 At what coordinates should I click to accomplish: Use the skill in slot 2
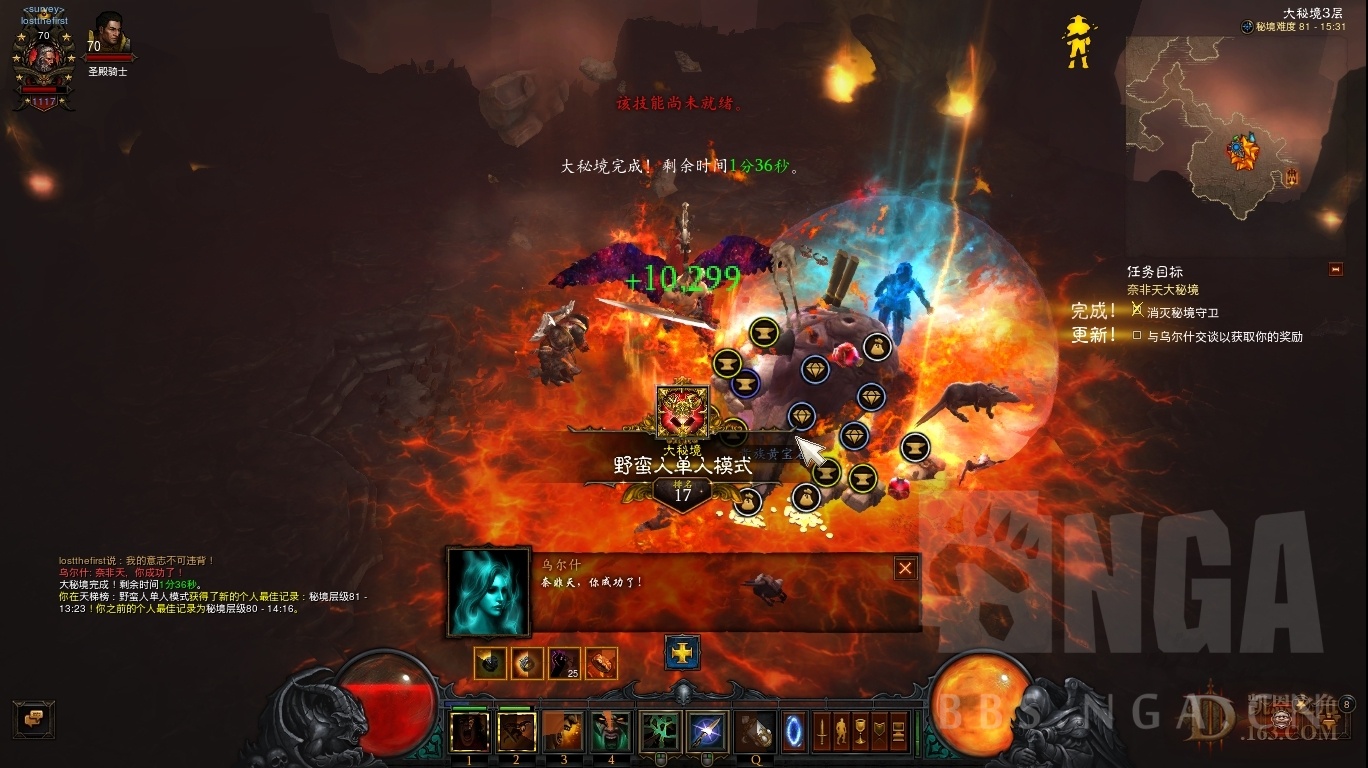(516, 731)
